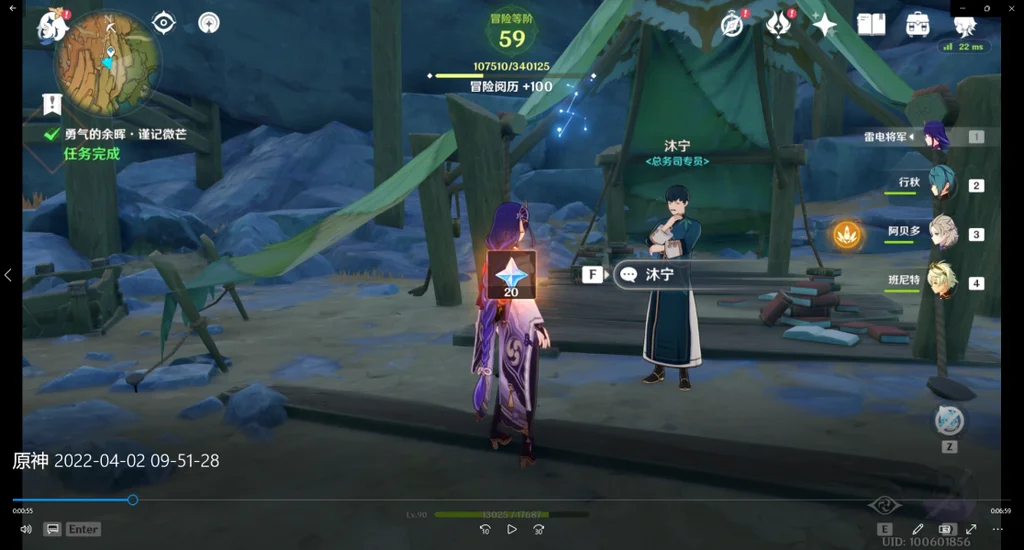Skip forward 30 seconds in the video

coord(538,529)
